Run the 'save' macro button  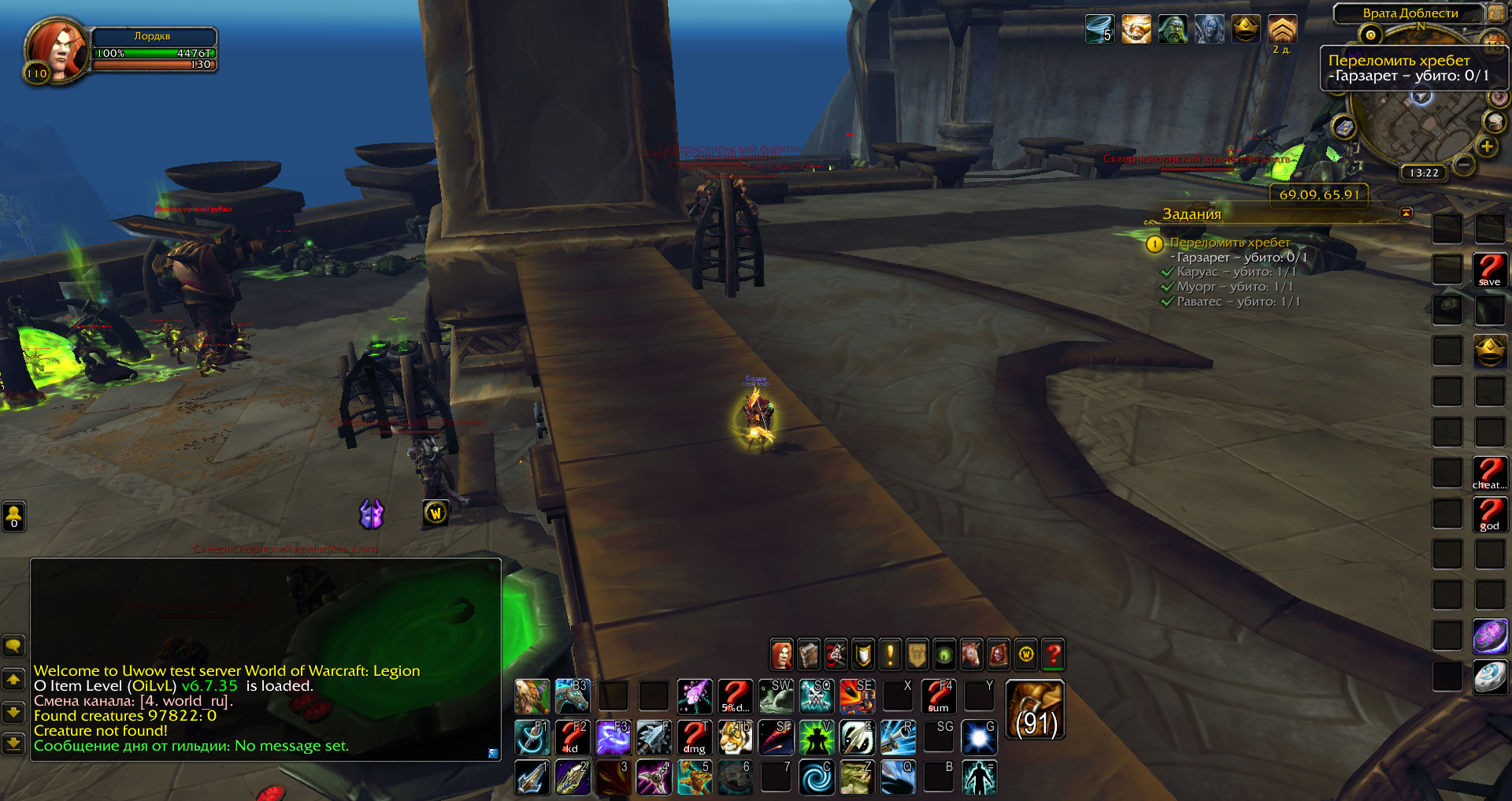pos(1489,269)
